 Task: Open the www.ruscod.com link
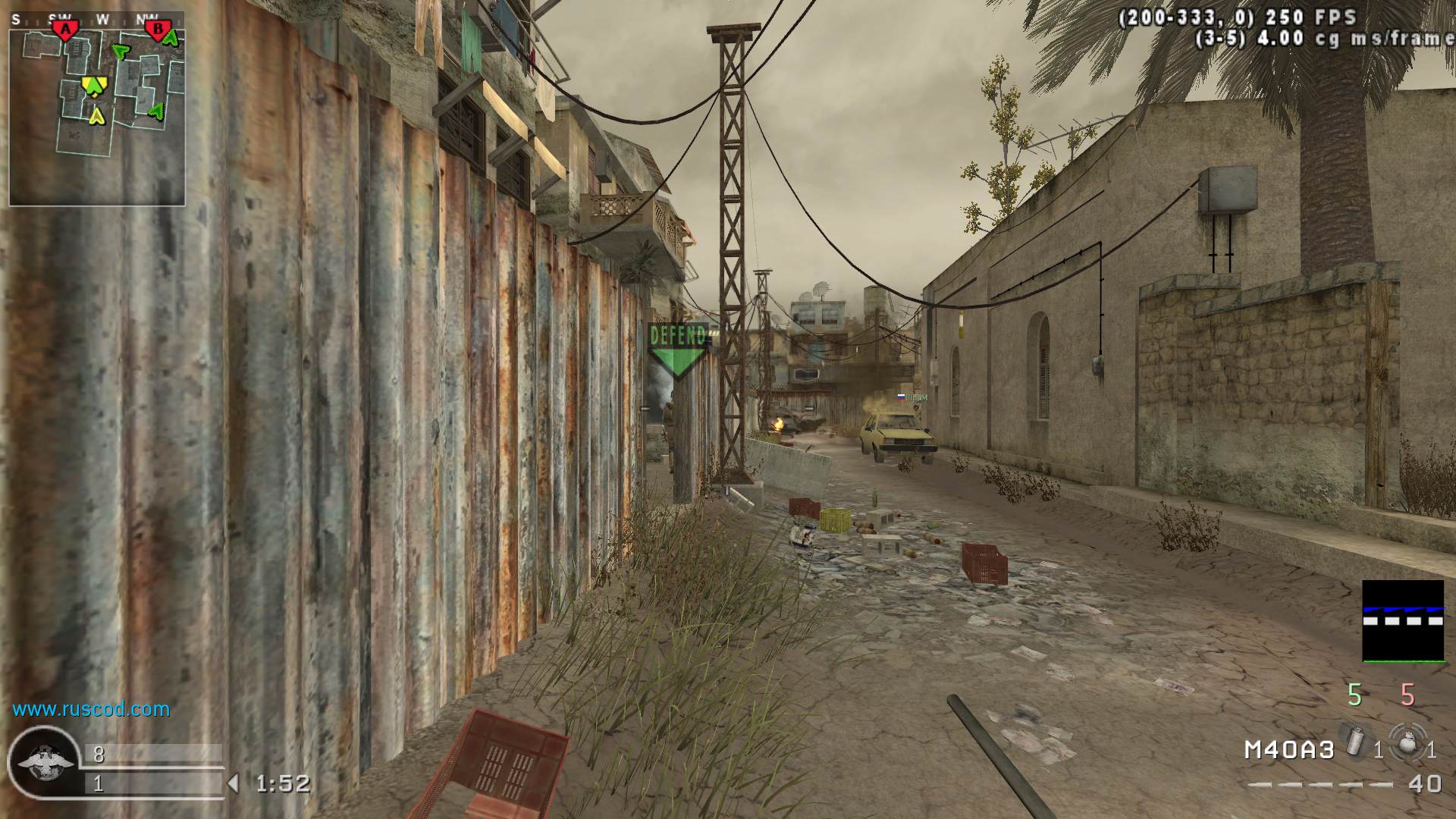(91, 709)
